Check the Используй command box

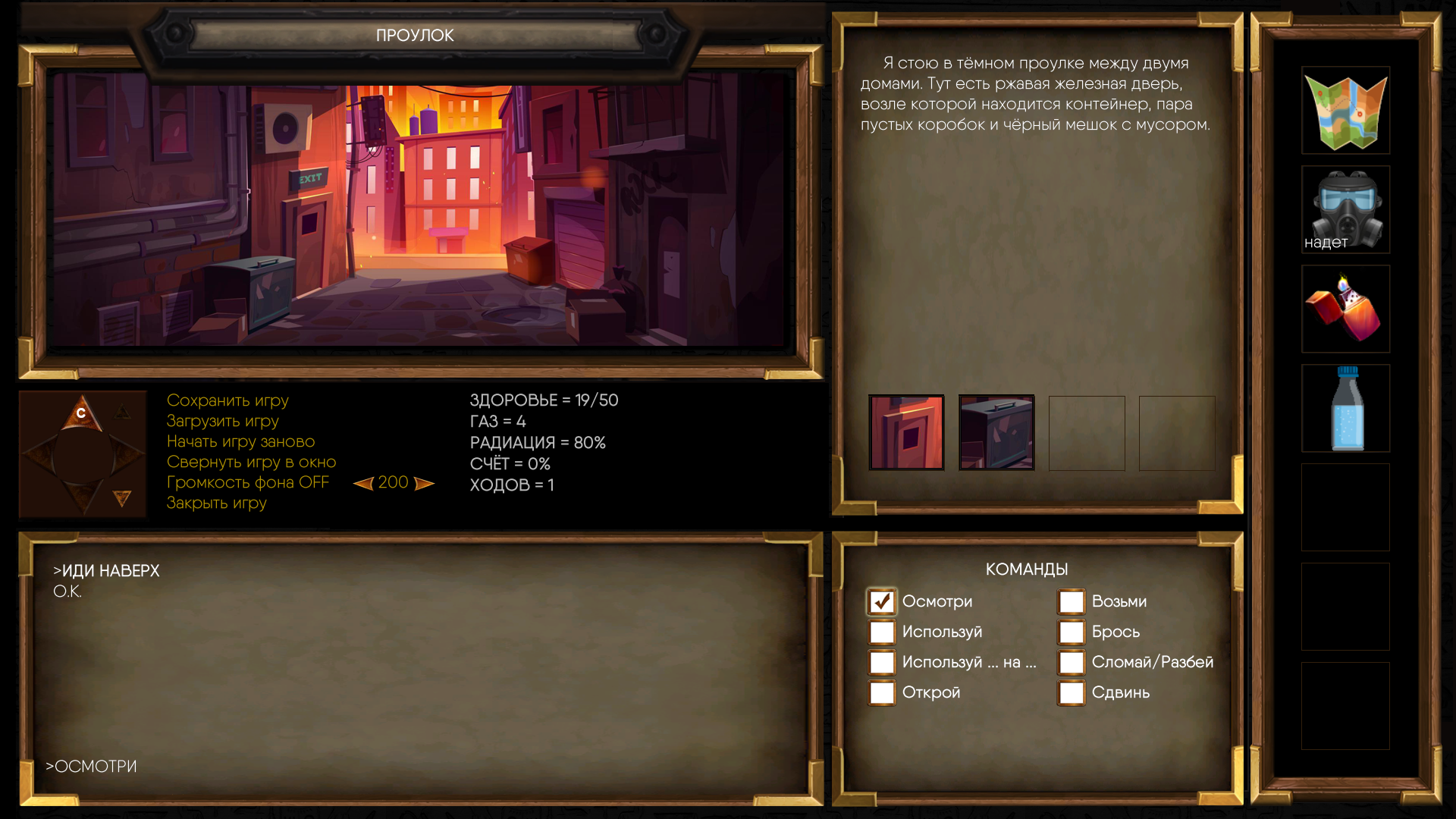coord(882,632)
